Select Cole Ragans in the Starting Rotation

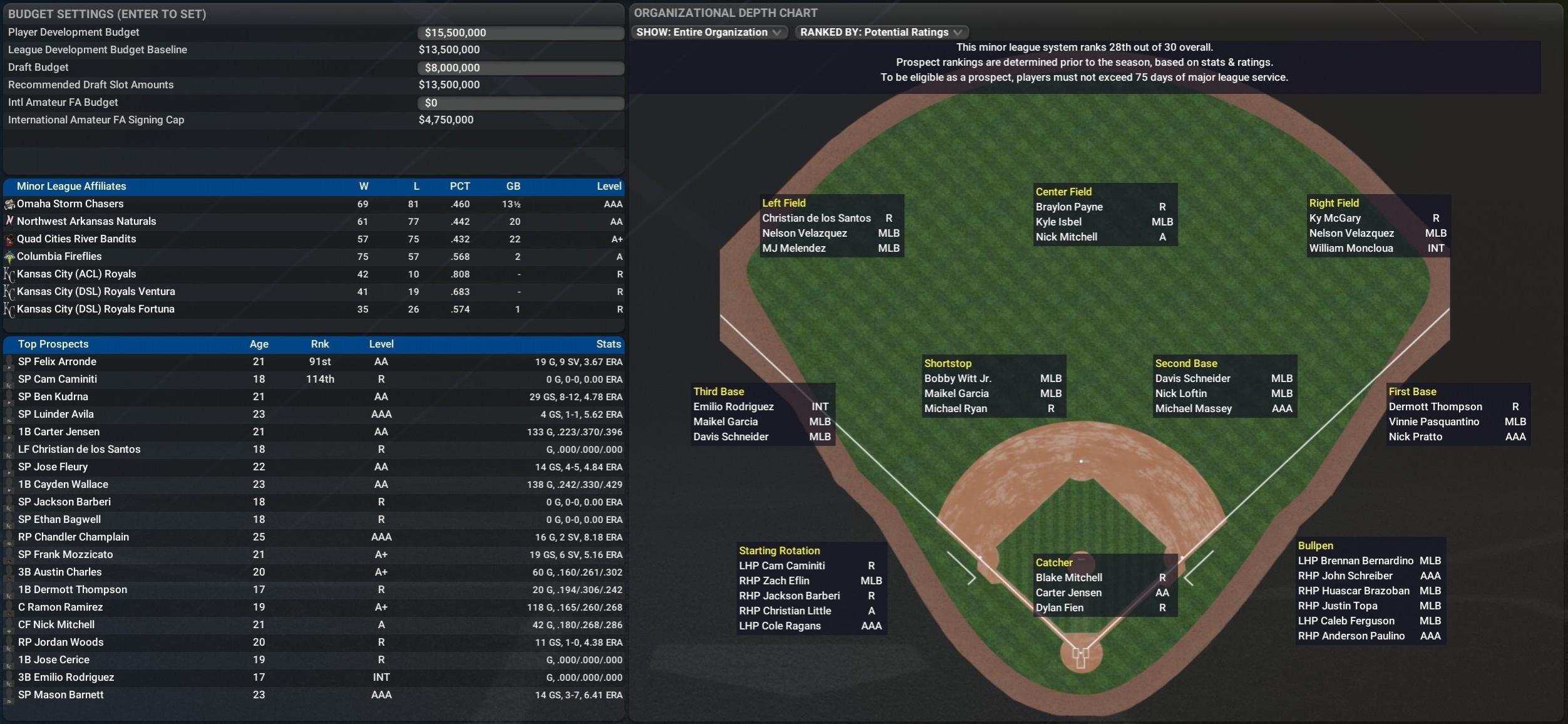pos(781,626)
